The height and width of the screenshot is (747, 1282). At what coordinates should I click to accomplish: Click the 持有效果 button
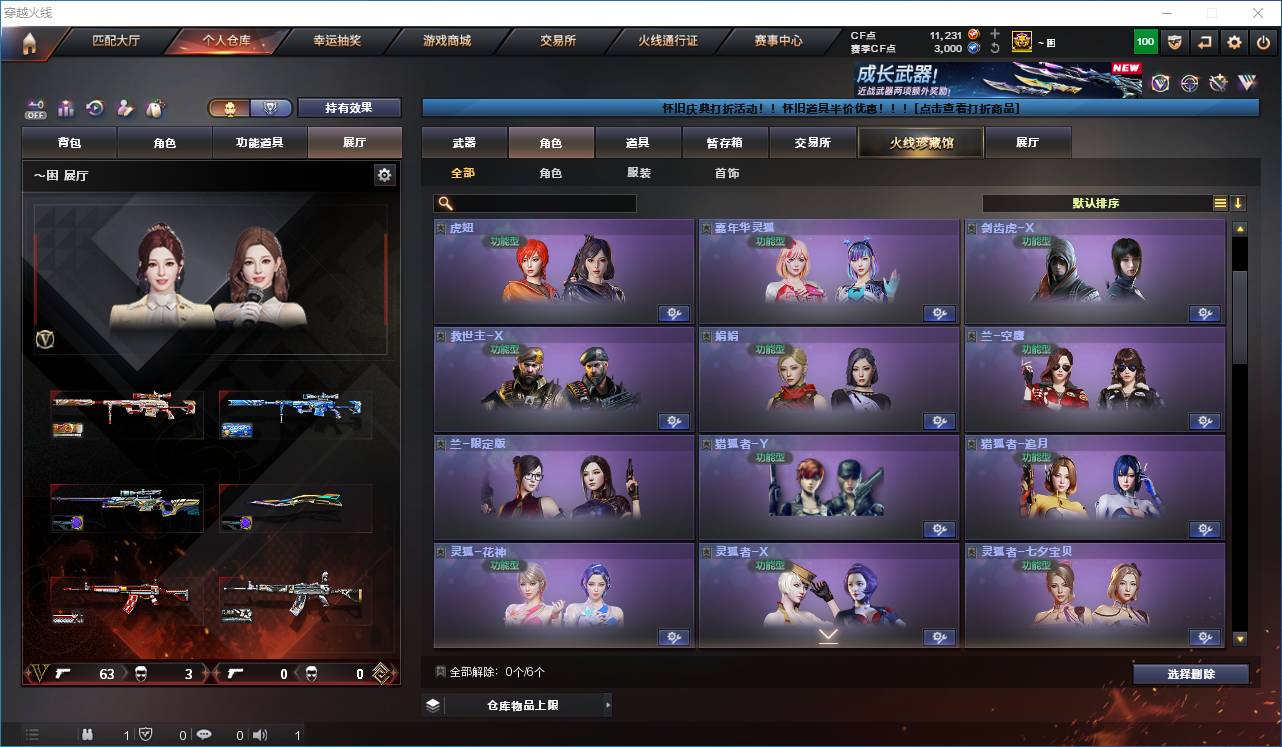(348, 107)
